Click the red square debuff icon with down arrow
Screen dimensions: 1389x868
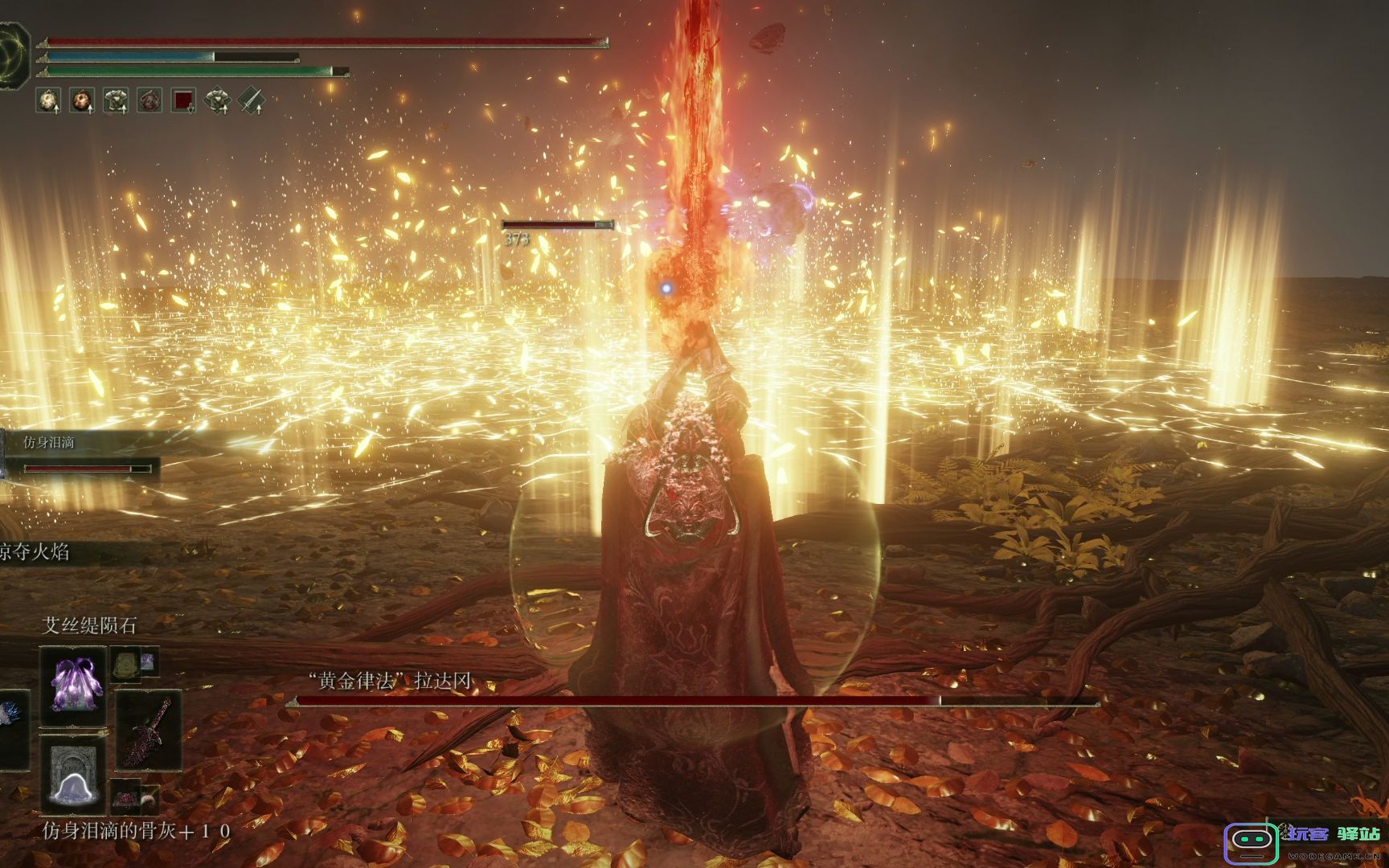[184, 100]
